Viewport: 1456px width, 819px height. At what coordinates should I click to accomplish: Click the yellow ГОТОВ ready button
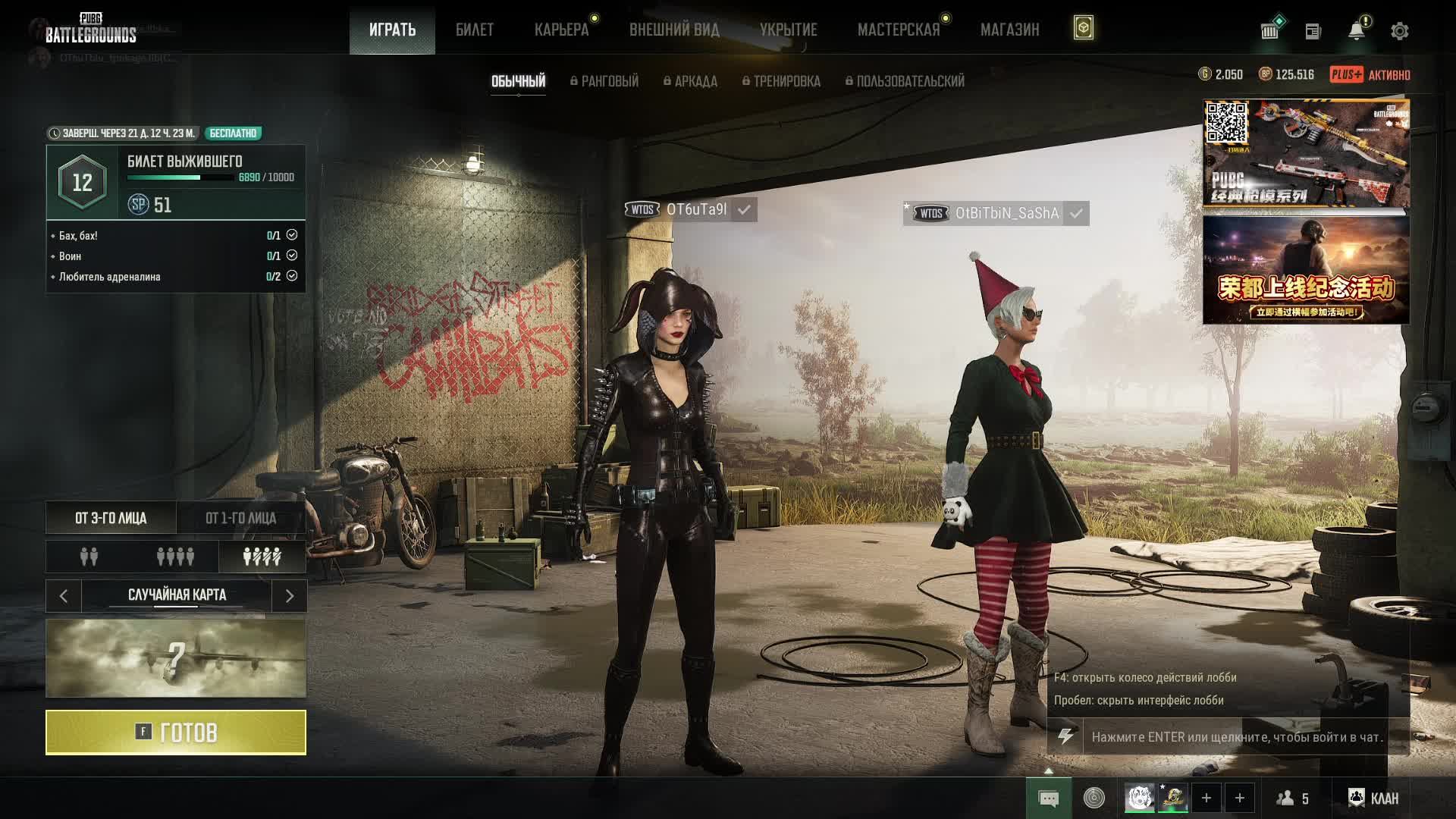(x=176, y=733)
